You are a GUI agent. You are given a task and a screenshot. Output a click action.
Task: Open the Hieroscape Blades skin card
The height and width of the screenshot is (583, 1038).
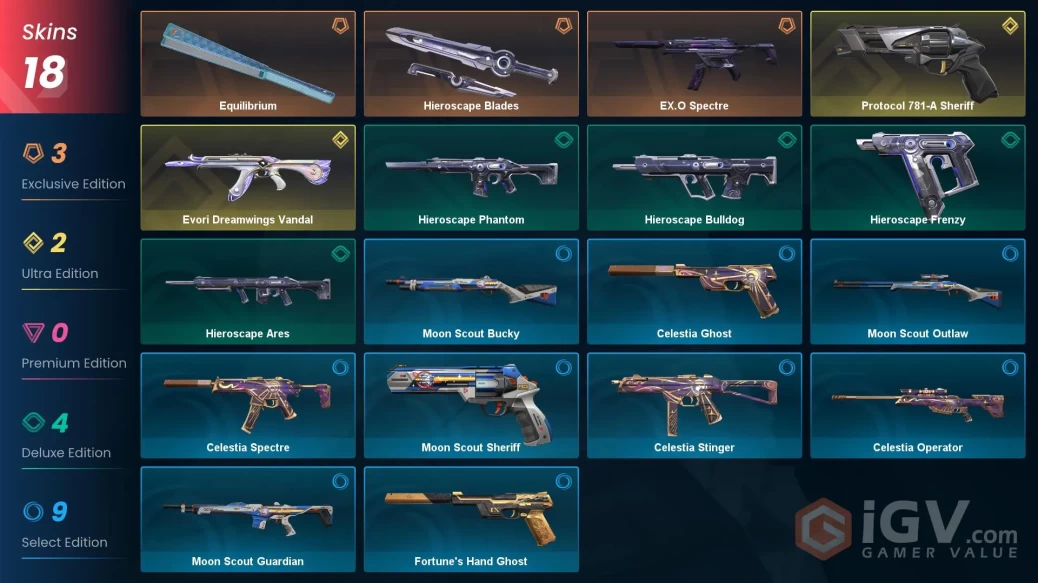click(471, 64)
